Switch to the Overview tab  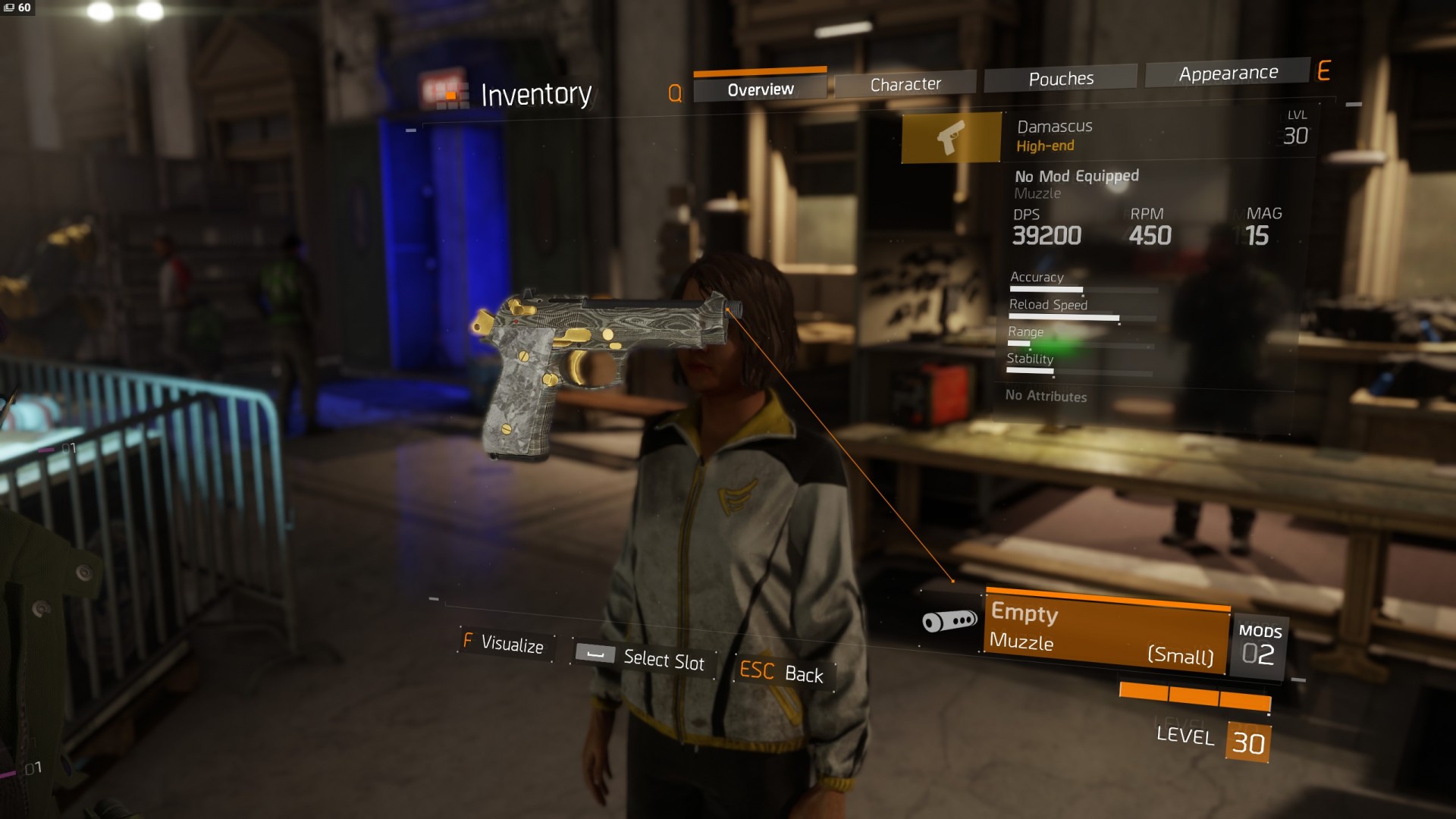pos(760,89)
